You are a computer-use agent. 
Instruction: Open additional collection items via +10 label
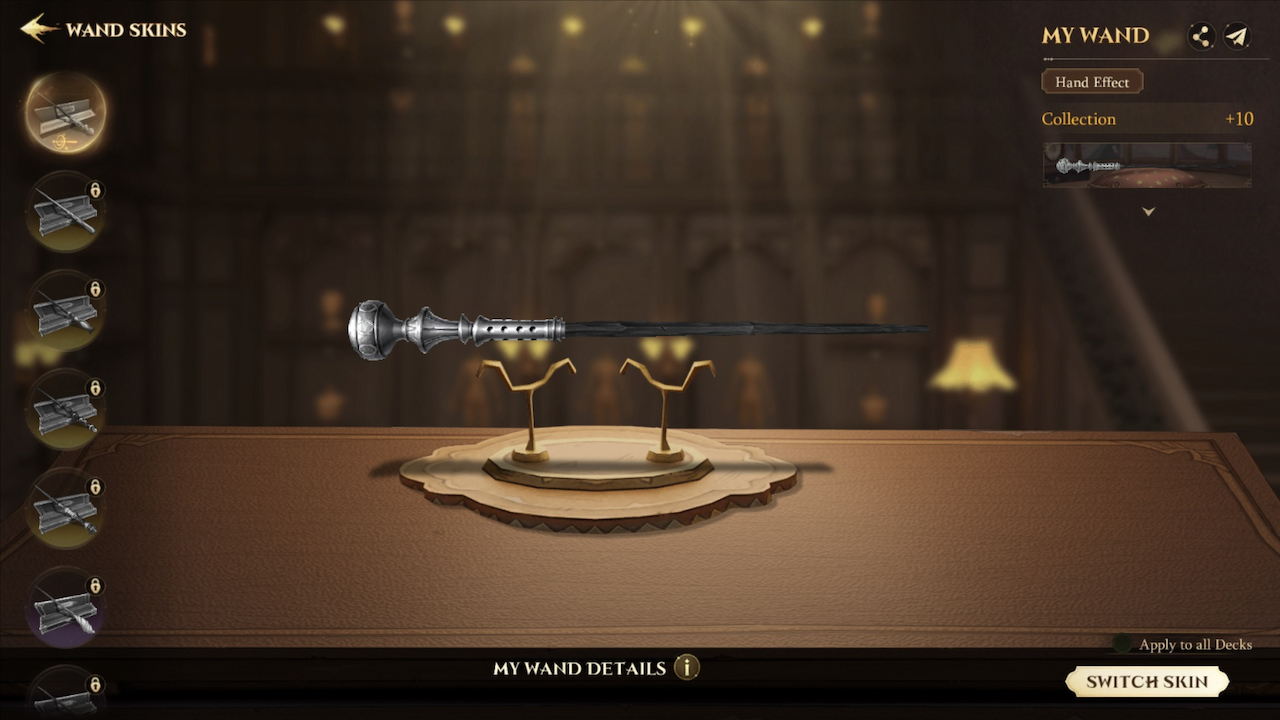pyautogui.click(x=1240, y=118)
